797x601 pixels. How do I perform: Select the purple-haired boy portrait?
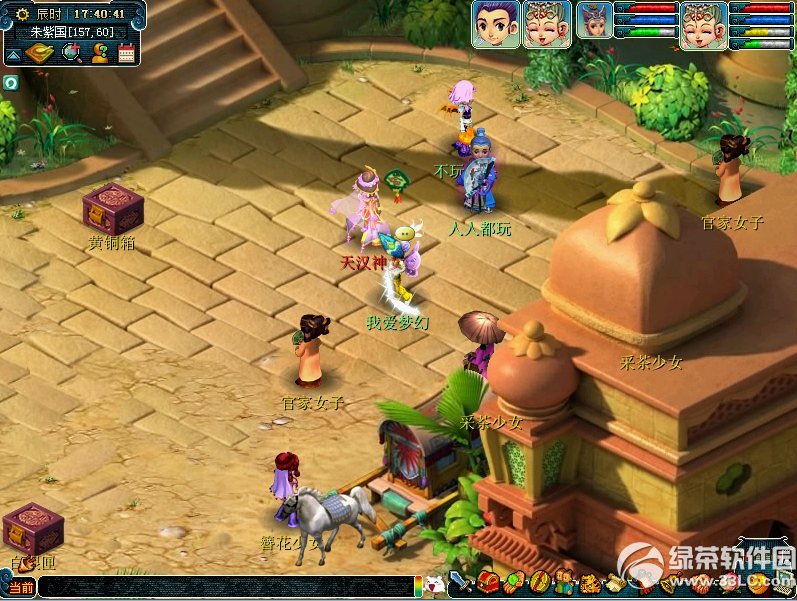click(x=496, y=24)
